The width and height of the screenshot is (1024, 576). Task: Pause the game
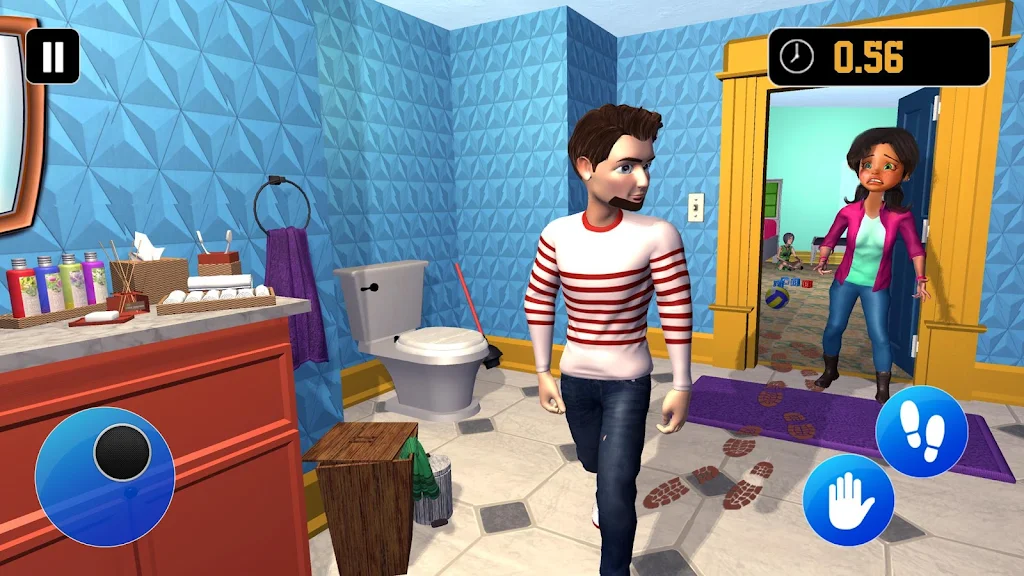[52, 56]
